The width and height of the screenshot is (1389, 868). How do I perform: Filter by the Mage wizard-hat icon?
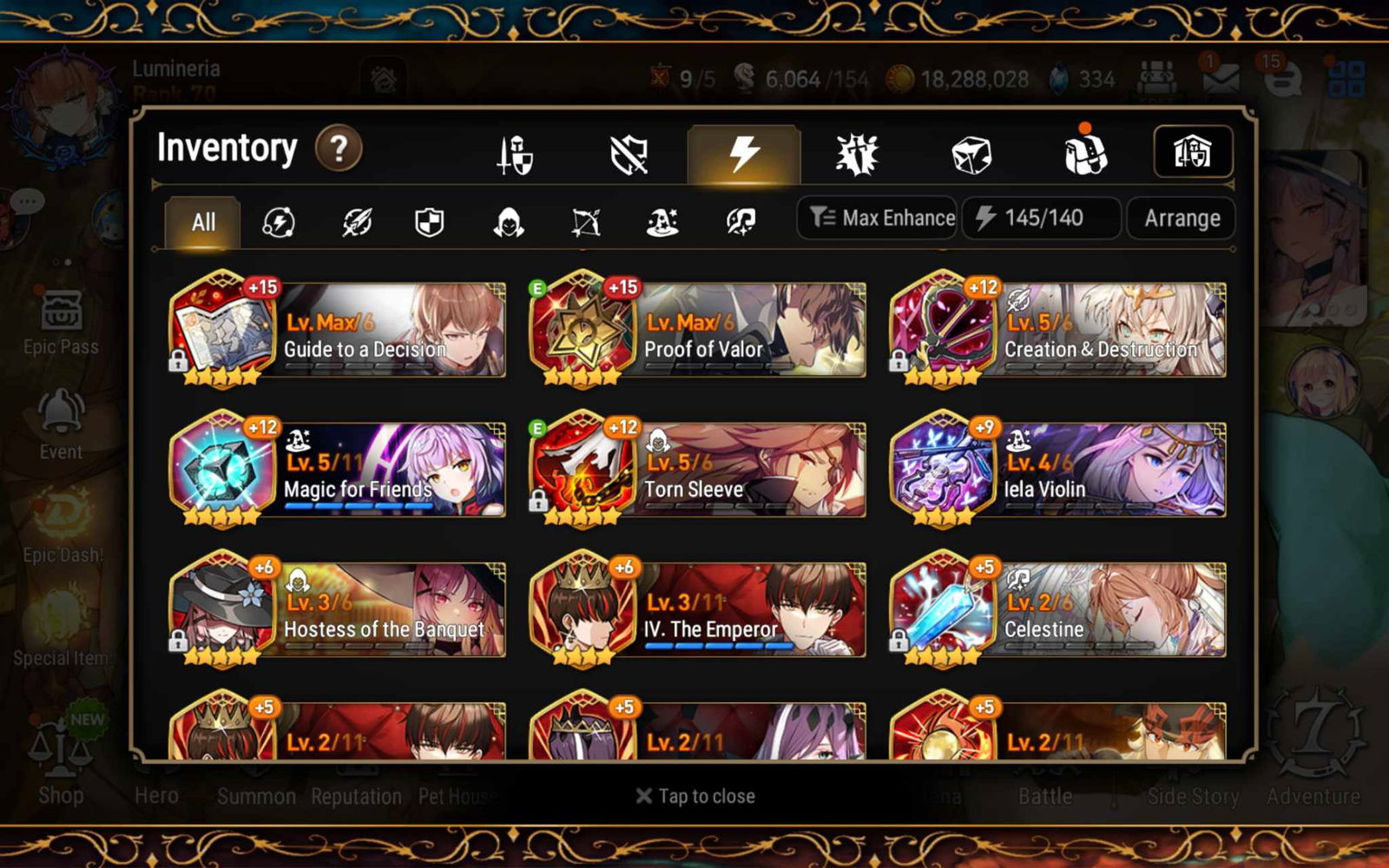(x=662, y=223)
